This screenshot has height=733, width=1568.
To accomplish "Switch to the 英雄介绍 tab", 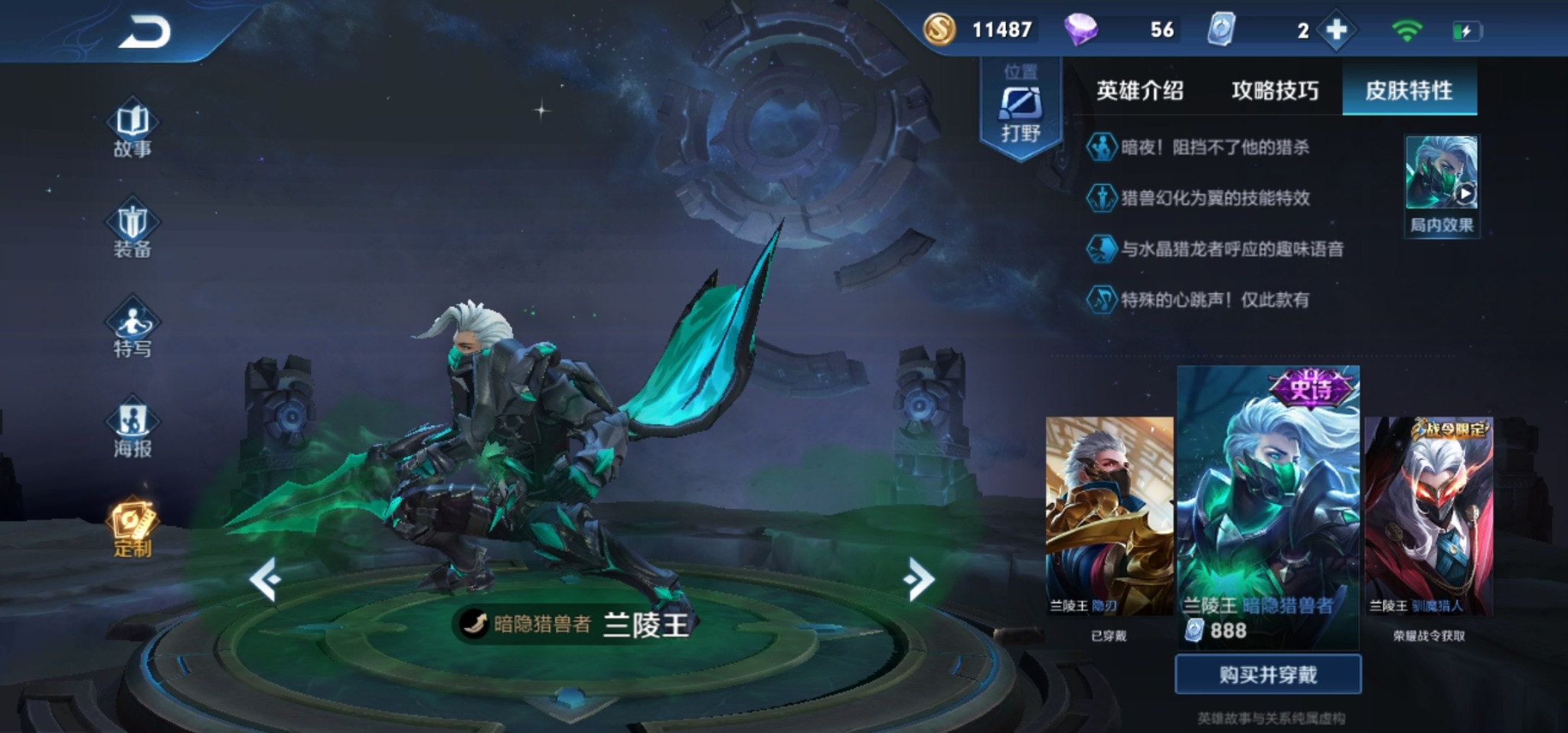I will [x=1139, y=90].
